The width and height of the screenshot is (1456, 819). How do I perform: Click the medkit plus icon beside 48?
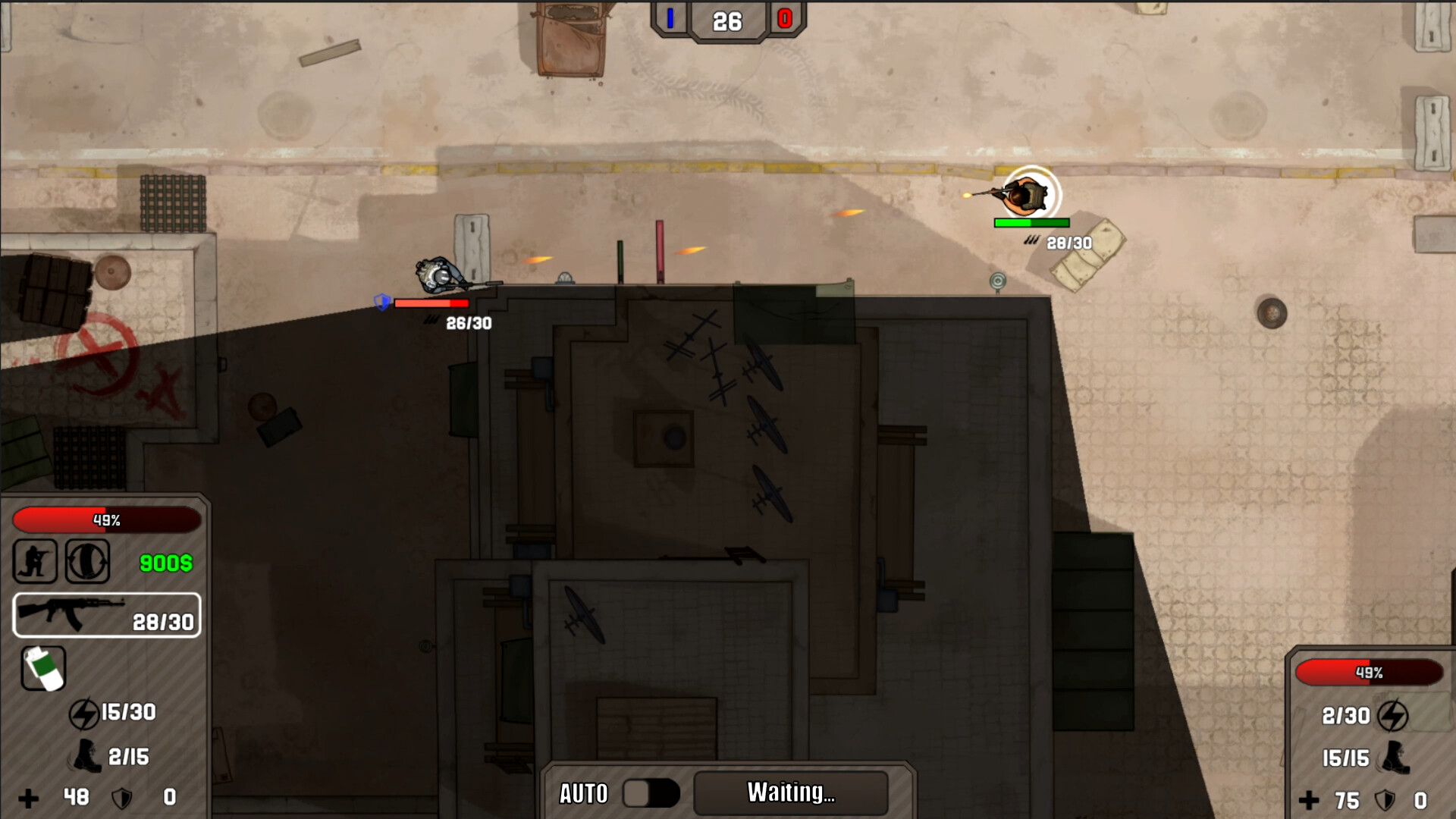pyautogui.click(x=30, y=798)
